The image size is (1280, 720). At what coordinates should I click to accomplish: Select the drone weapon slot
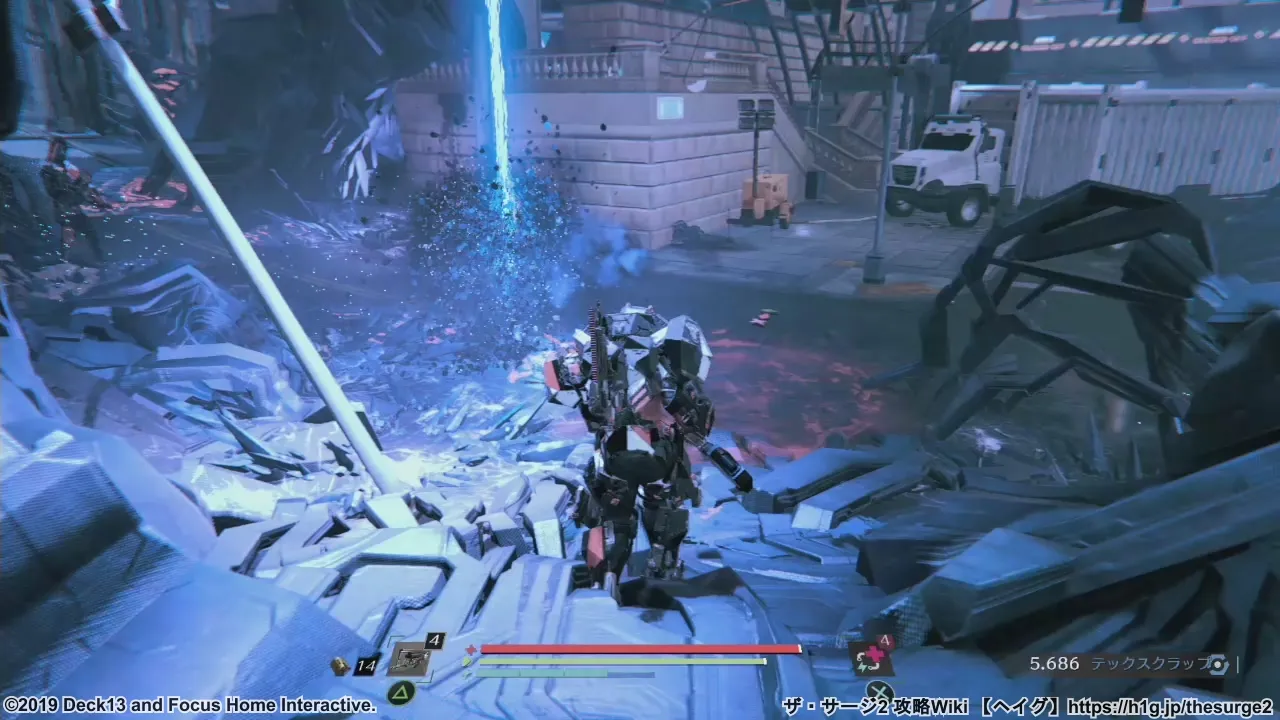409,659
